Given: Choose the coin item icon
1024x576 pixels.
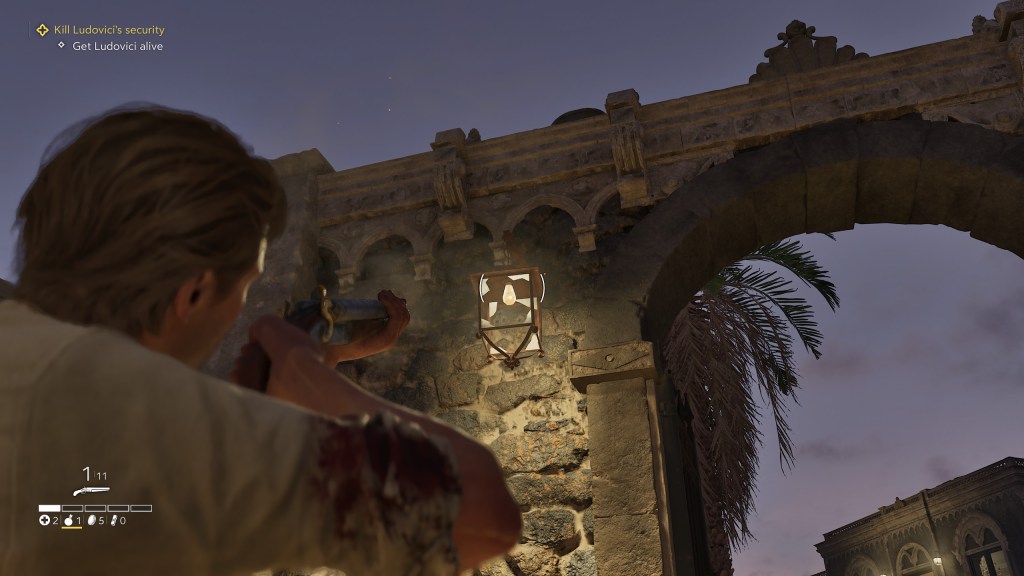Looking at the screenshot, I should point(93,520).
